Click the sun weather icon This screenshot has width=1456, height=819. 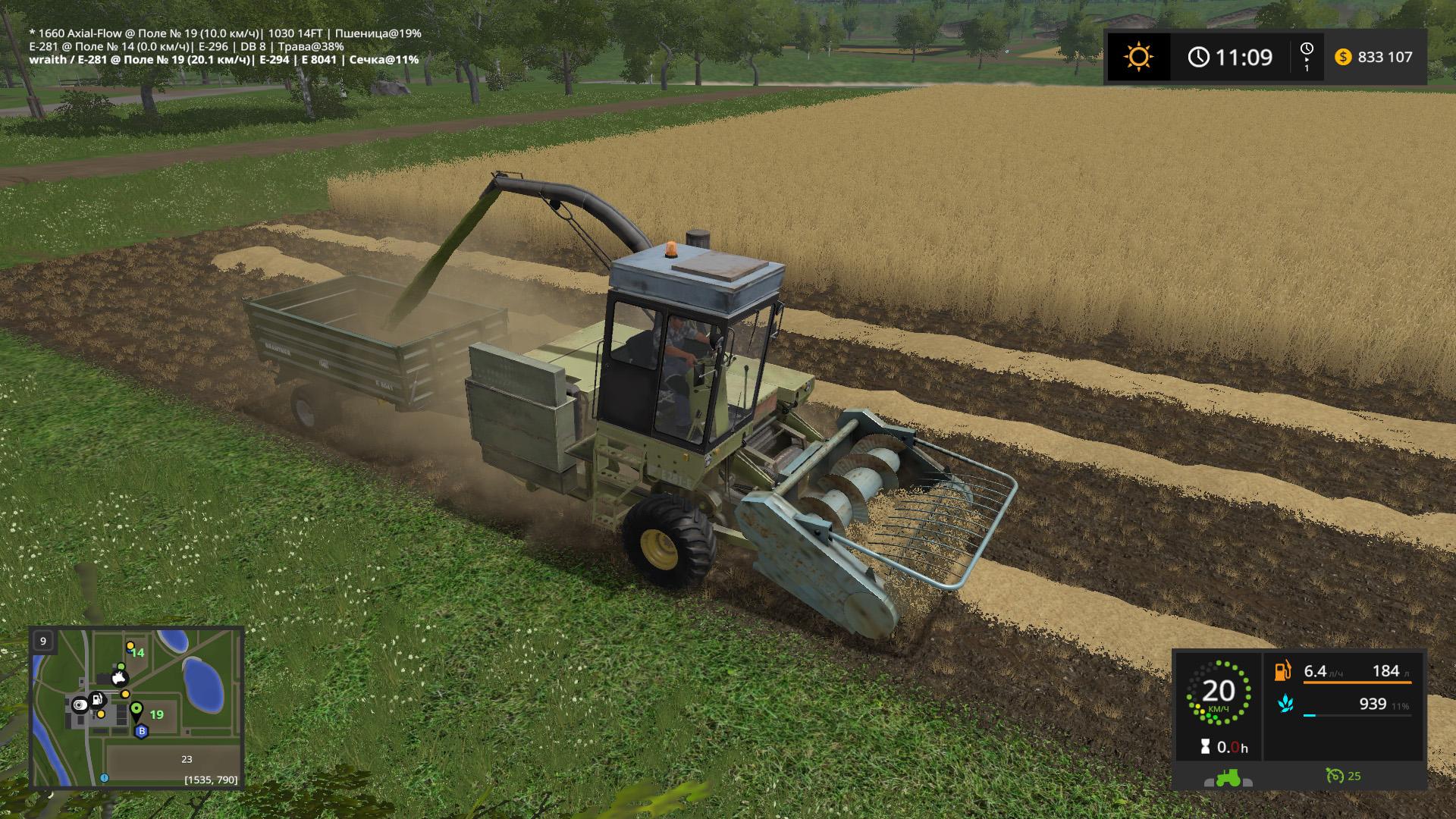click(x=1138, y=57)
